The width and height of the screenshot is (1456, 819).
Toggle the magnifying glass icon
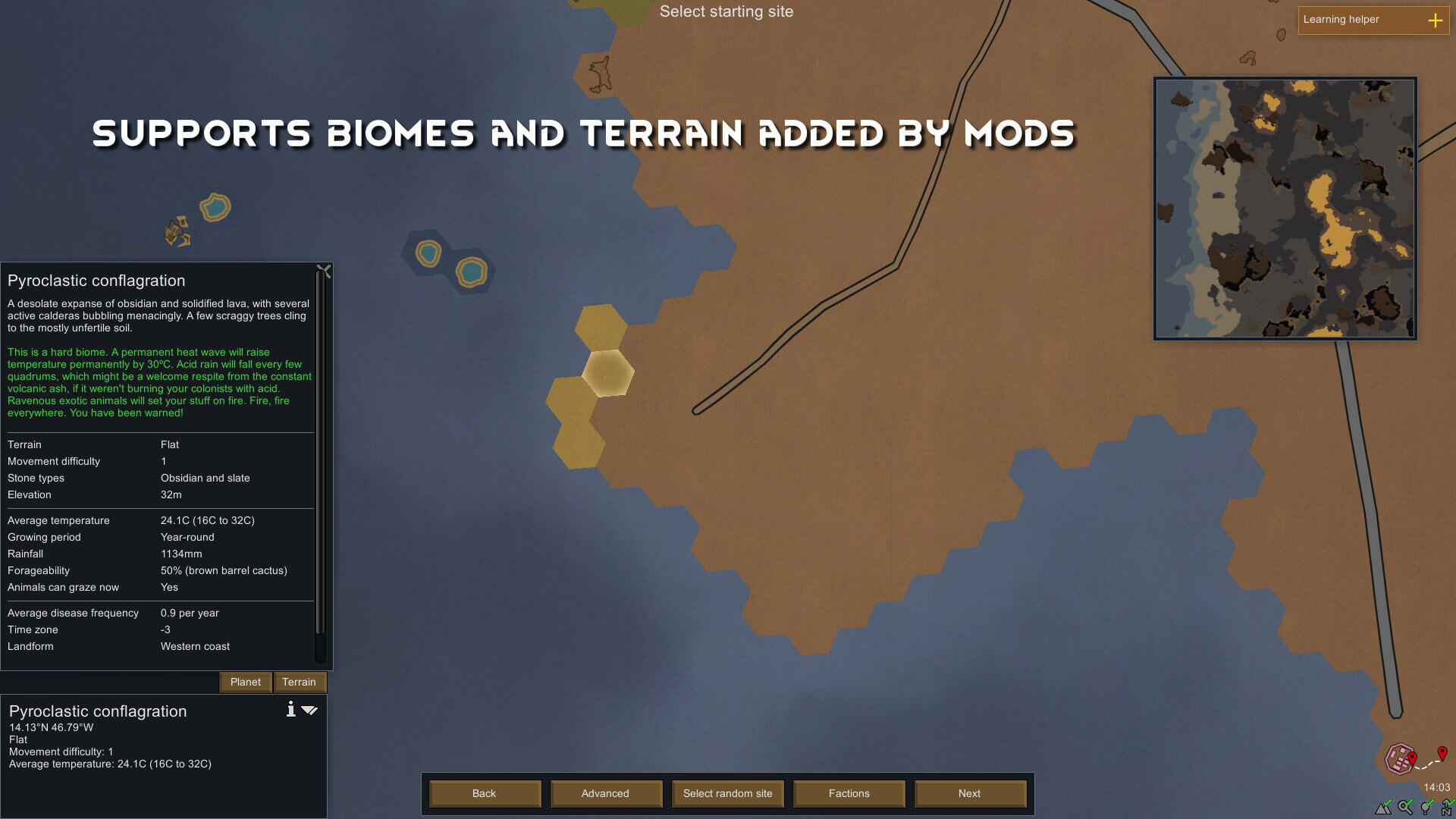[x=1405, y=808]
